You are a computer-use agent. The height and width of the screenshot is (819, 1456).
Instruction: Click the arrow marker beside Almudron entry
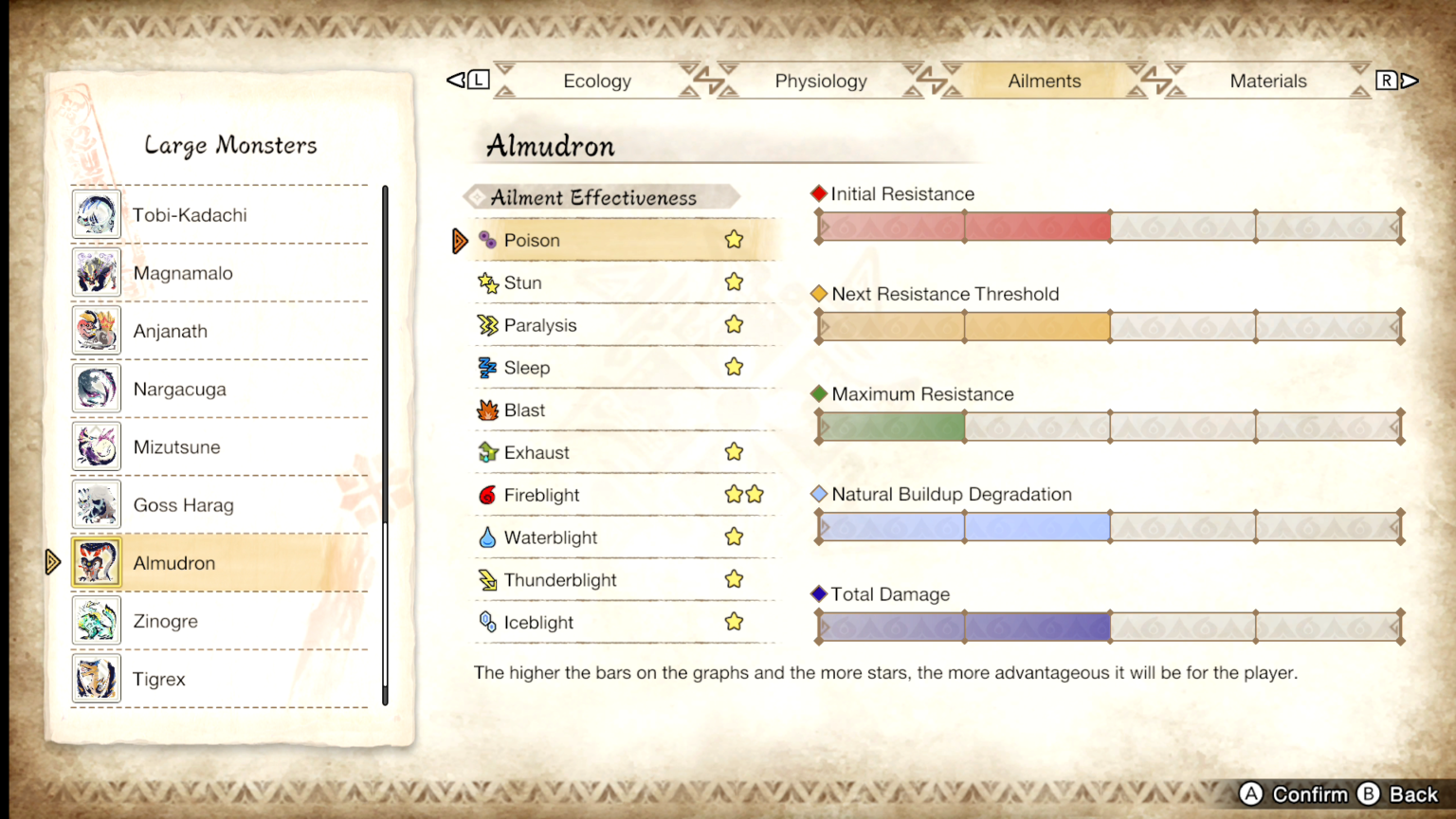pos(54,562)
